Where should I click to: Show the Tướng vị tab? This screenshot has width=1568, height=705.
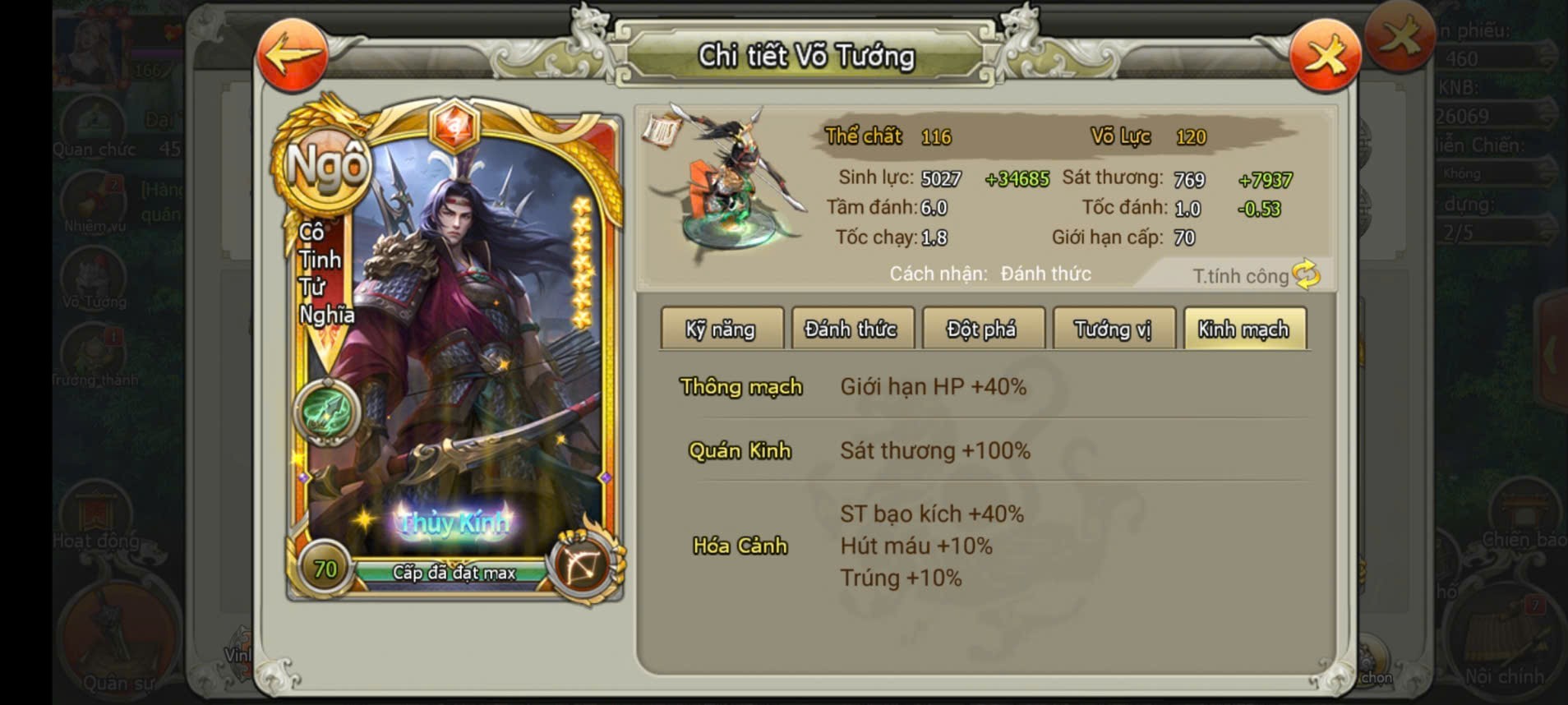(1113, 329)
